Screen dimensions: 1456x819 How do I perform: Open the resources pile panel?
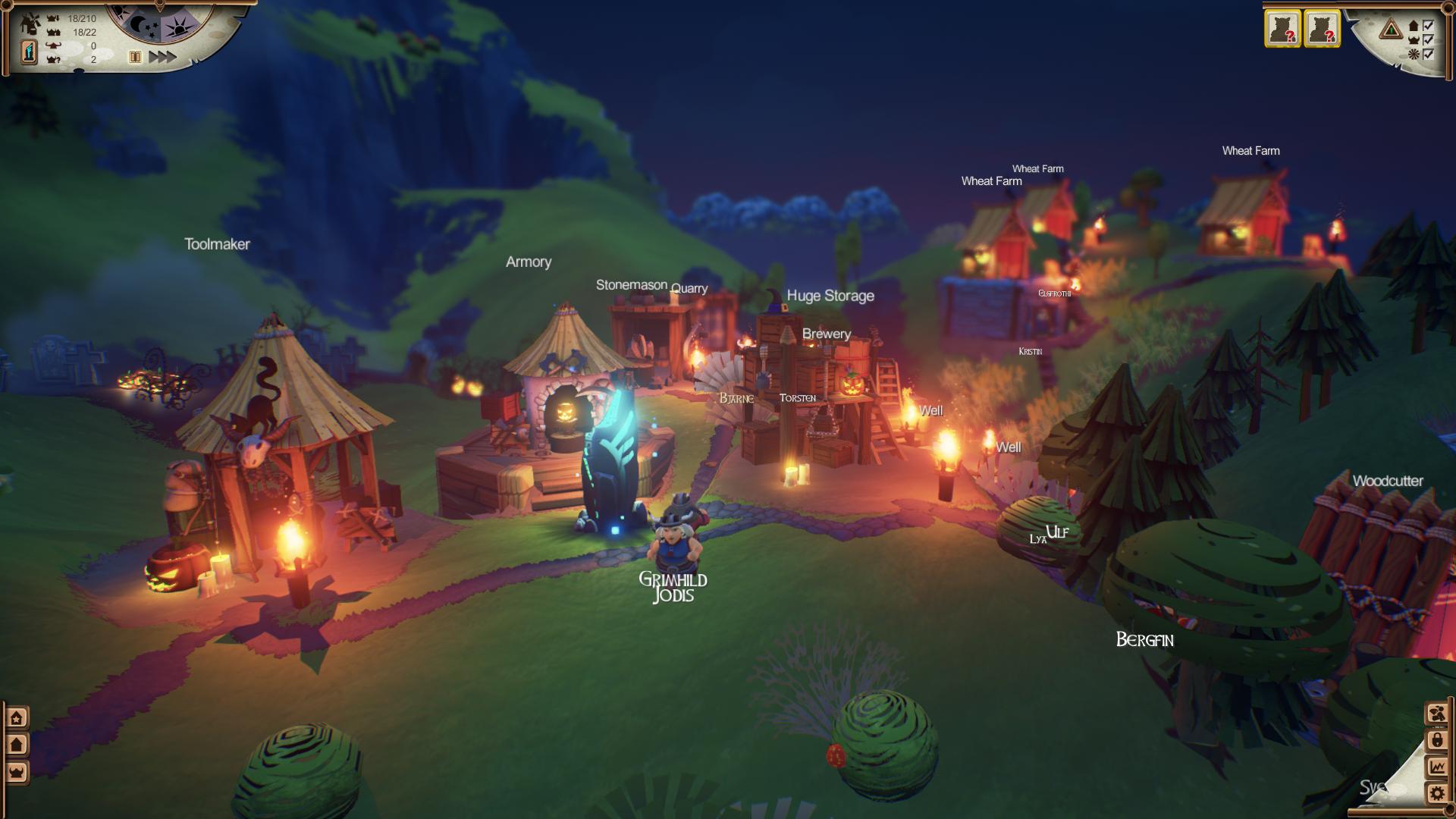click(1436, 713)
